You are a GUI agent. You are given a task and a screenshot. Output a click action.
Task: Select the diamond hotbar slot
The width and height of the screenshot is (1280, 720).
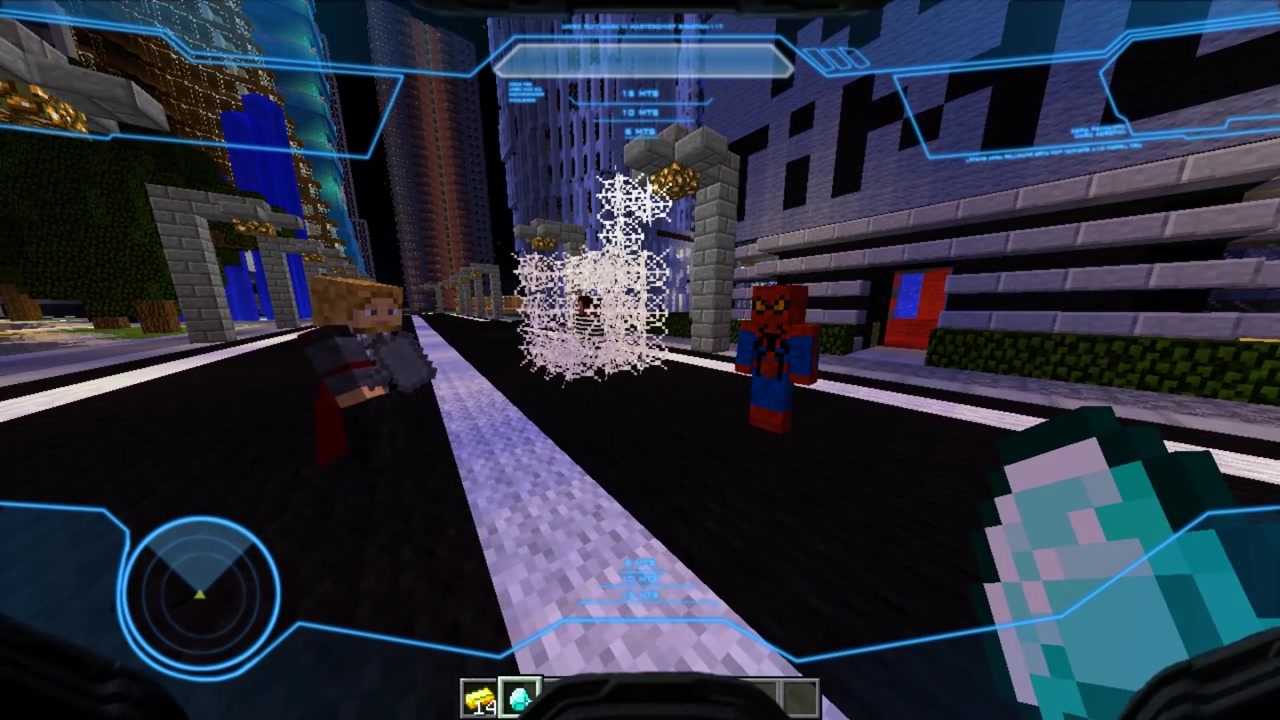520,697
